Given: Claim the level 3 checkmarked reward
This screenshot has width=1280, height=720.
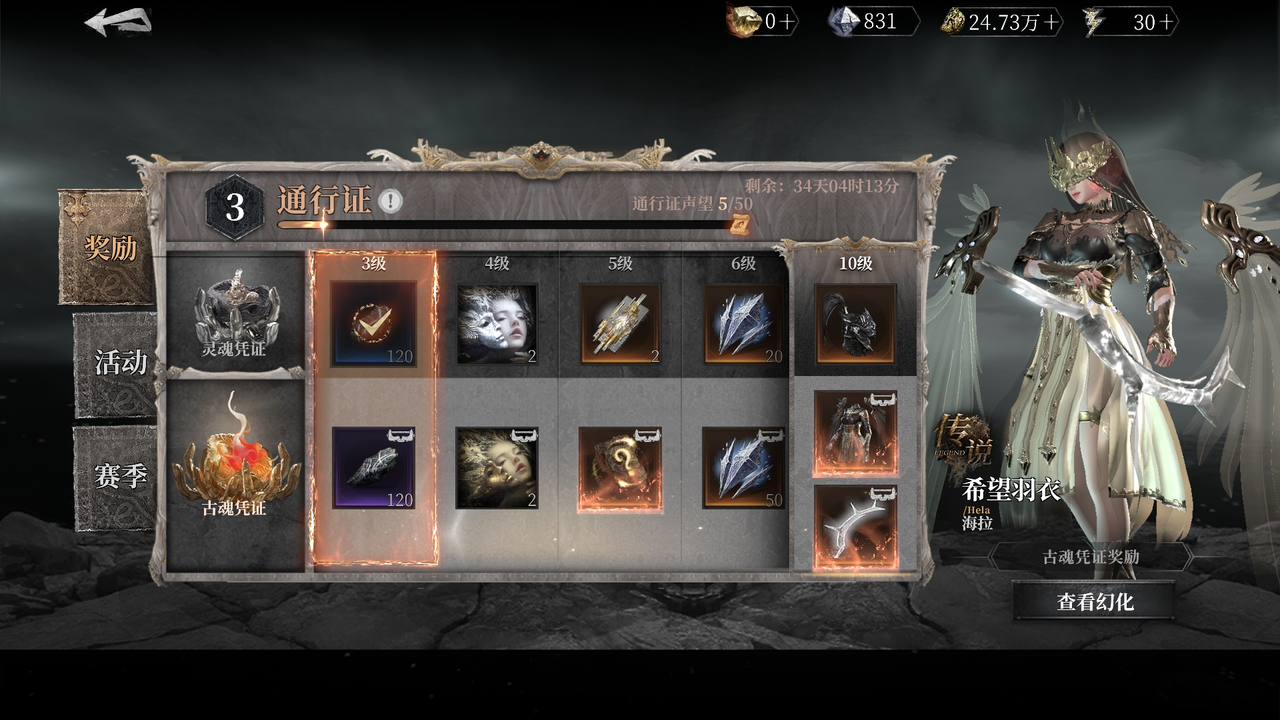Looking at the screenshot, I should (x=373, y=323).
